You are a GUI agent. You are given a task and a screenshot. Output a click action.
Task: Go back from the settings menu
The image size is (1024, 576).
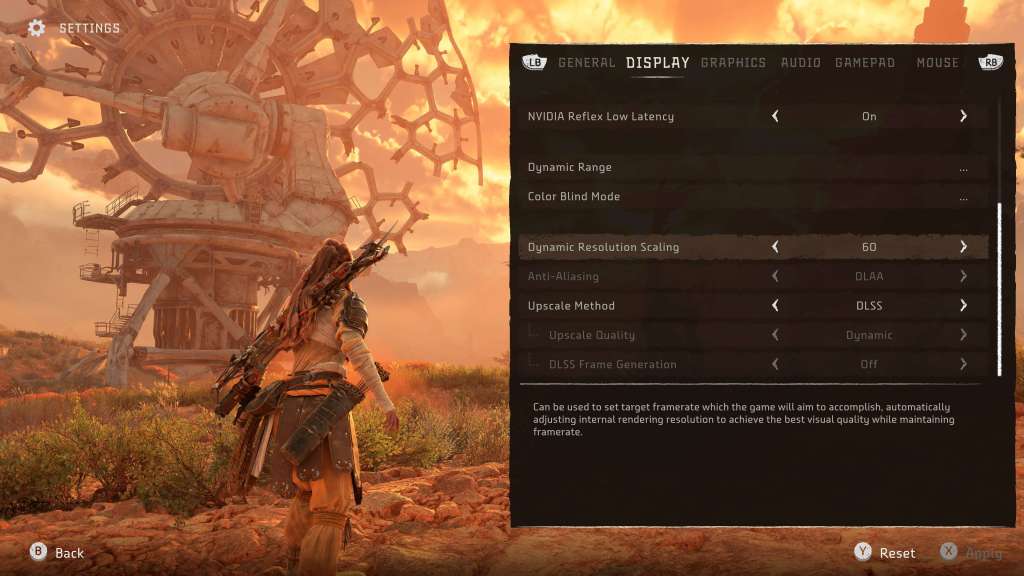pyautogui.click(x=58, y=553)
